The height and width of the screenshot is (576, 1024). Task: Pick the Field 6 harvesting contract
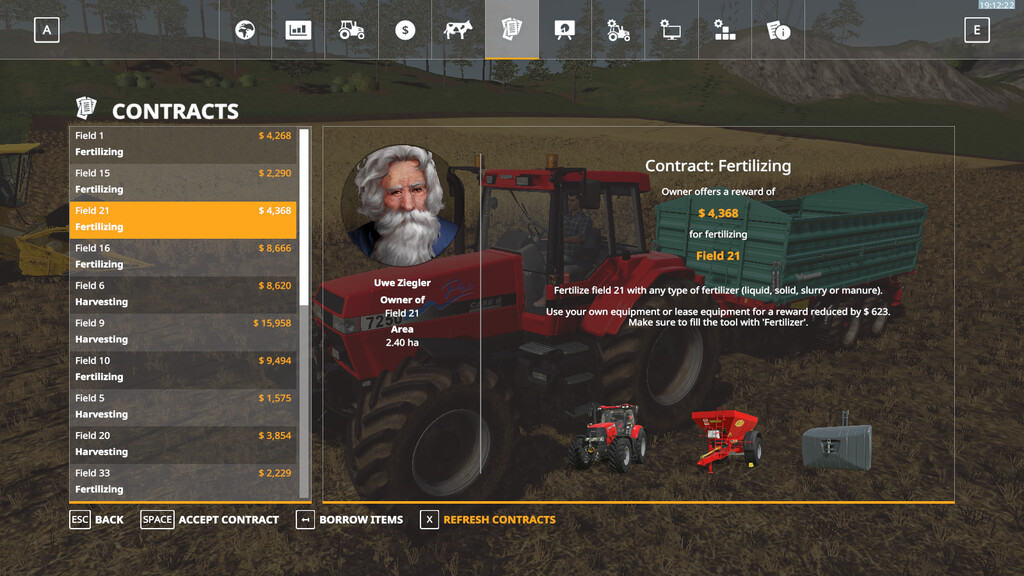[x=183, y=294]
